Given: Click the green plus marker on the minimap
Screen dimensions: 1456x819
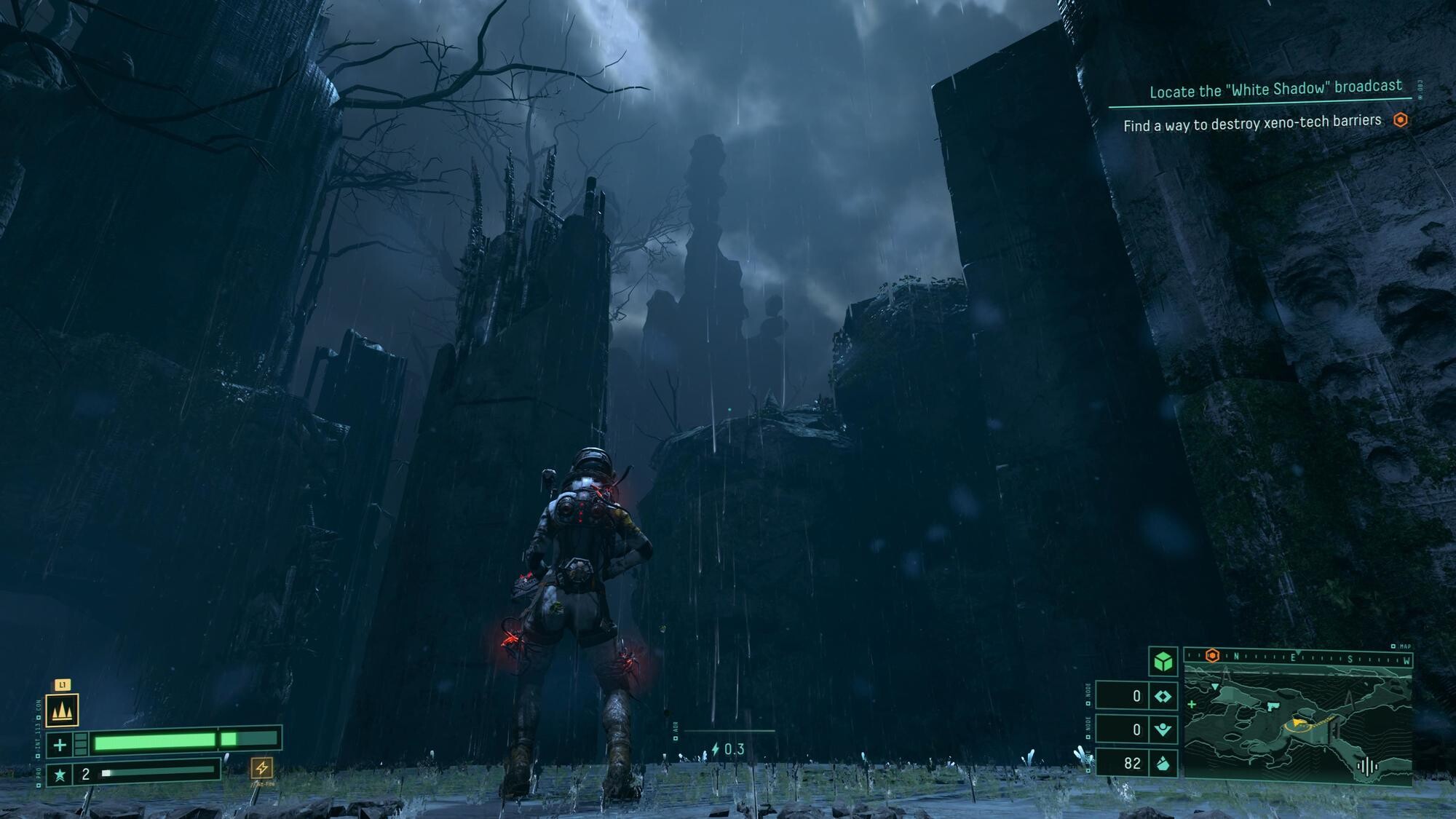Looking at the screenshot, I should pyautogui.click(x=1192, y=704).
